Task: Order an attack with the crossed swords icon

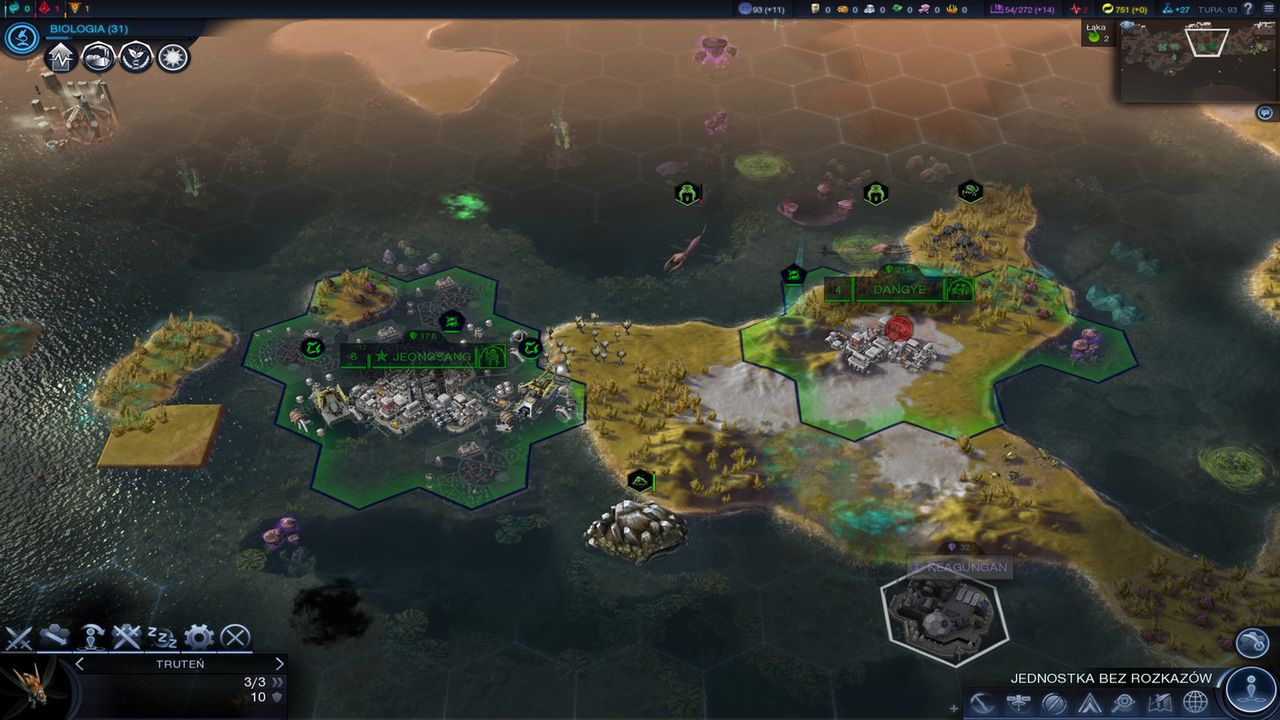Action: click(20, 636)
